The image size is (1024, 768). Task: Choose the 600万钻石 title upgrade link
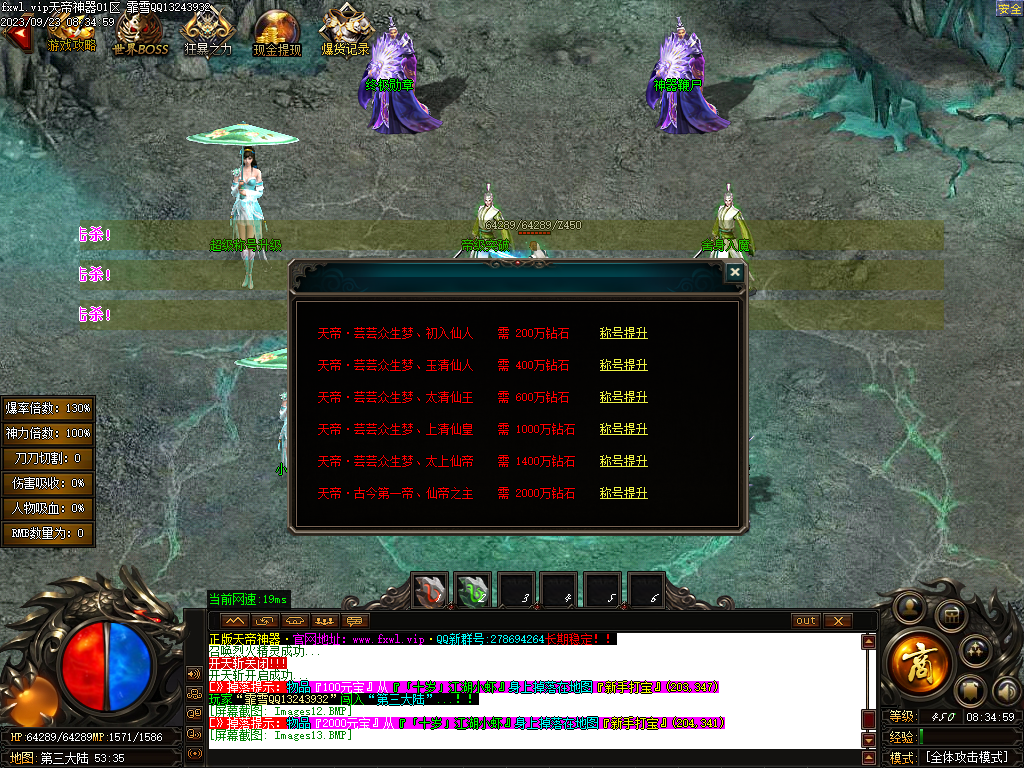[x=623, y=397]
